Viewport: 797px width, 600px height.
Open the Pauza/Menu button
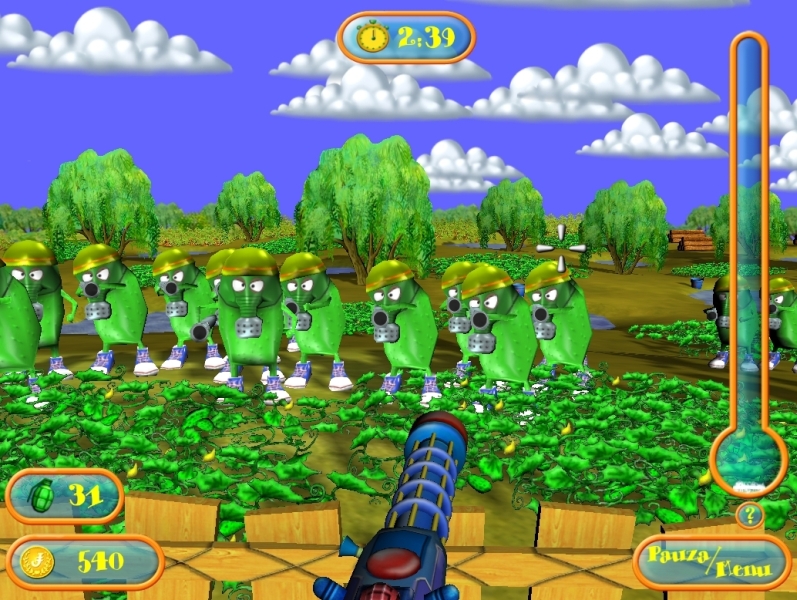pos(711,562)
